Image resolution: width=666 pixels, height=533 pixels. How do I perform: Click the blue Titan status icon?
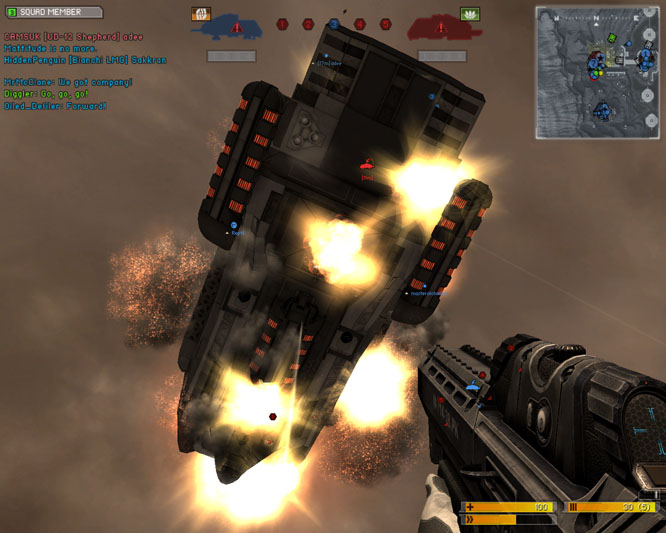[236, 26]
